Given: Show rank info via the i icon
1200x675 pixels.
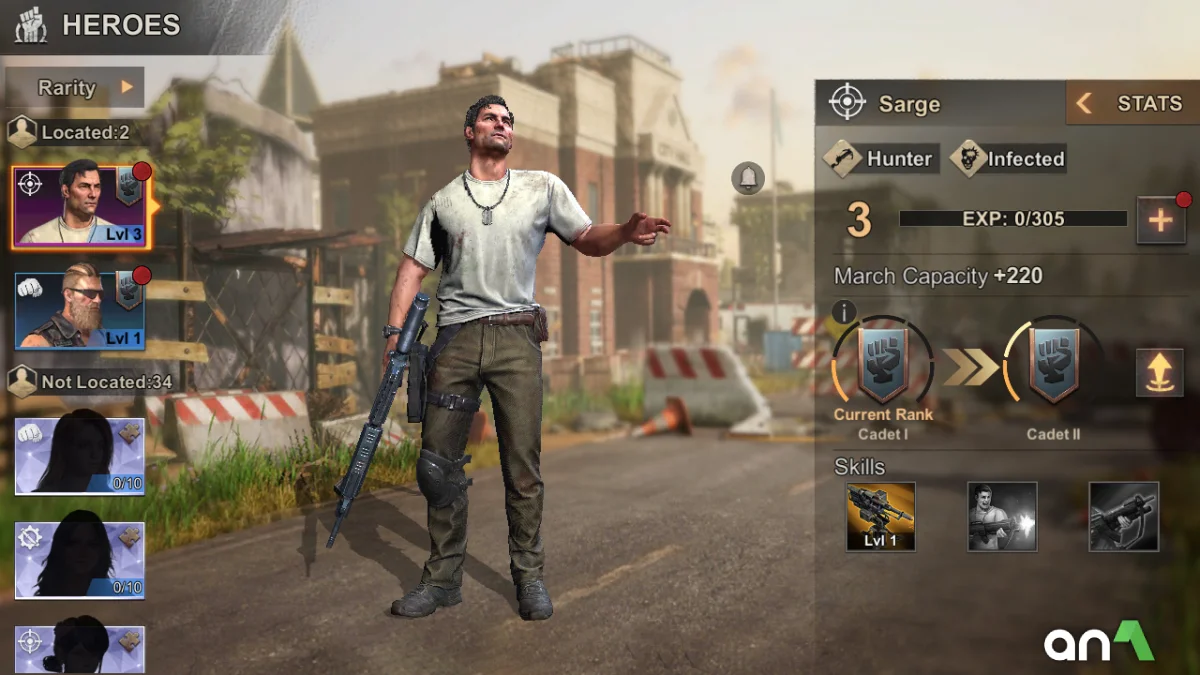Looking at the screenshot, I should pos(844,313).
